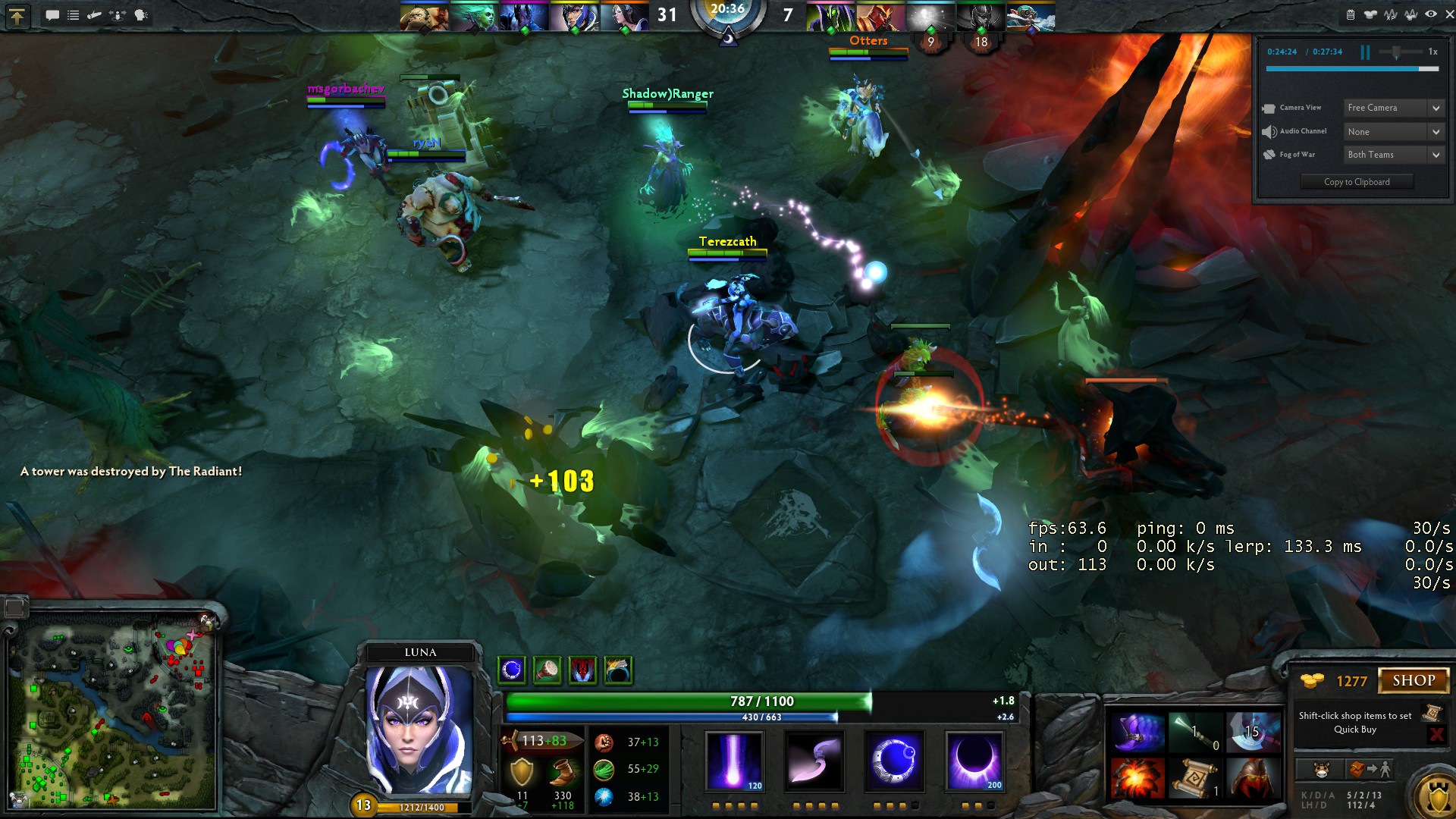Pause the replay playback
Viewport: 1456px width, 819px height.
[1365, 52]
